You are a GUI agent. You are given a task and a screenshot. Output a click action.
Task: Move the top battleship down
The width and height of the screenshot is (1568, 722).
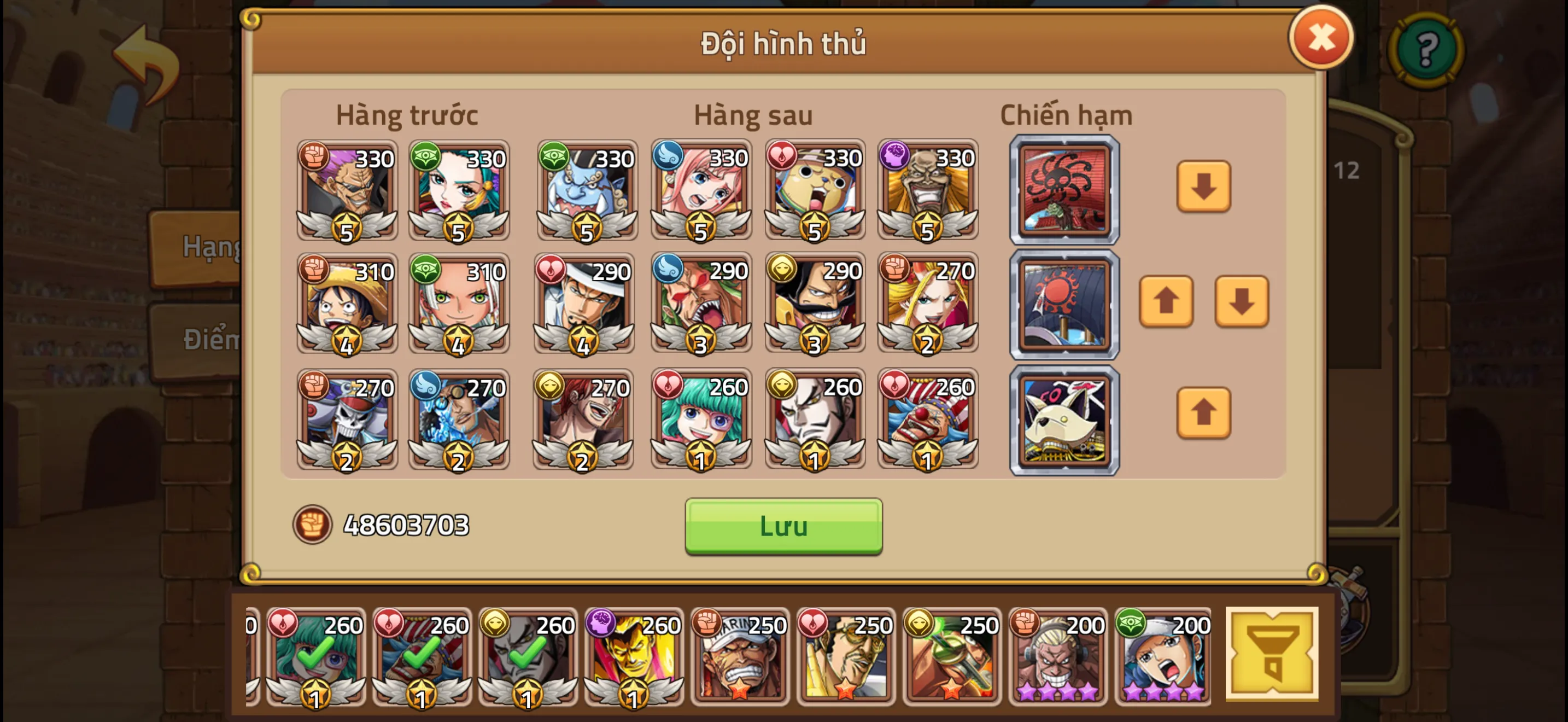click(x=1203, y=187)
